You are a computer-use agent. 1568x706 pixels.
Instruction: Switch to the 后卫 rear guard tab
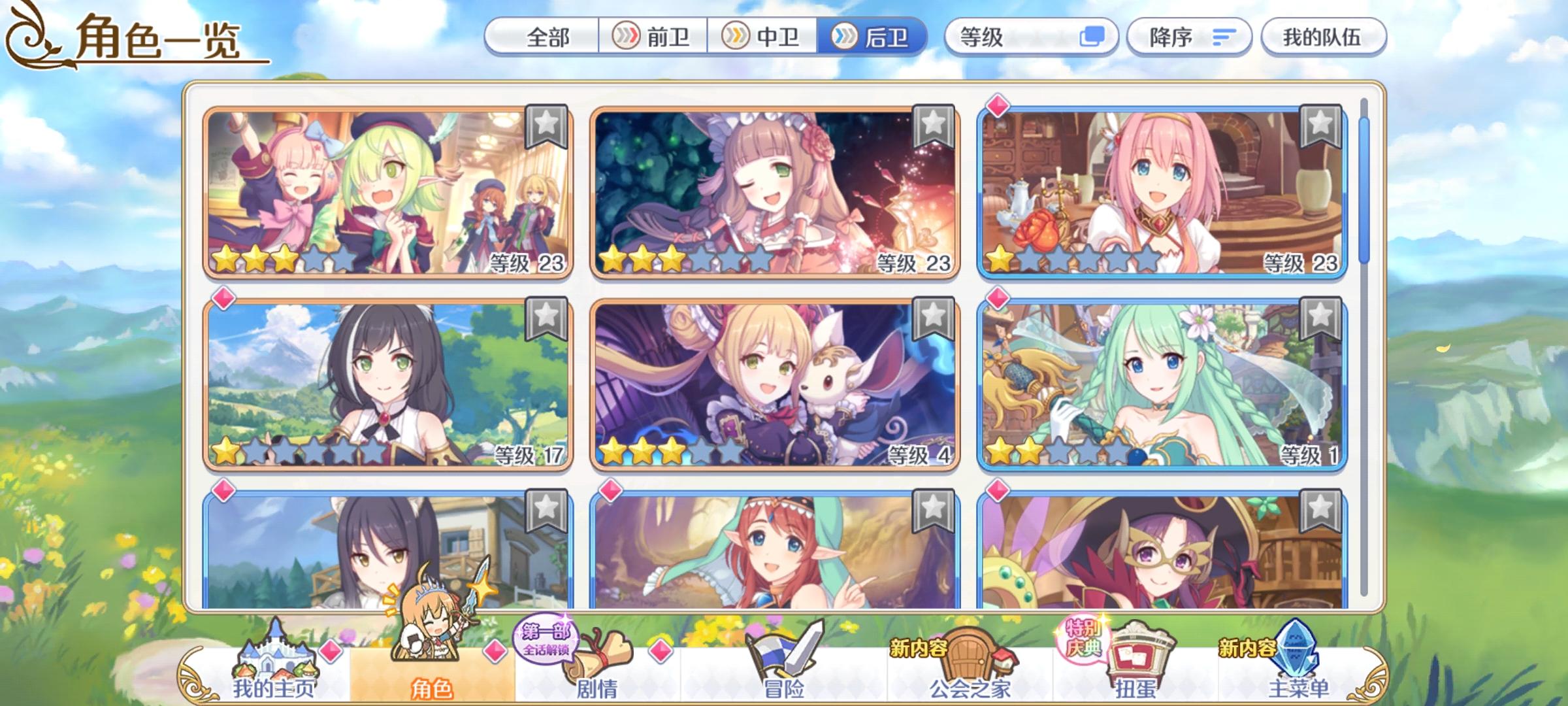tap(875, 37)
